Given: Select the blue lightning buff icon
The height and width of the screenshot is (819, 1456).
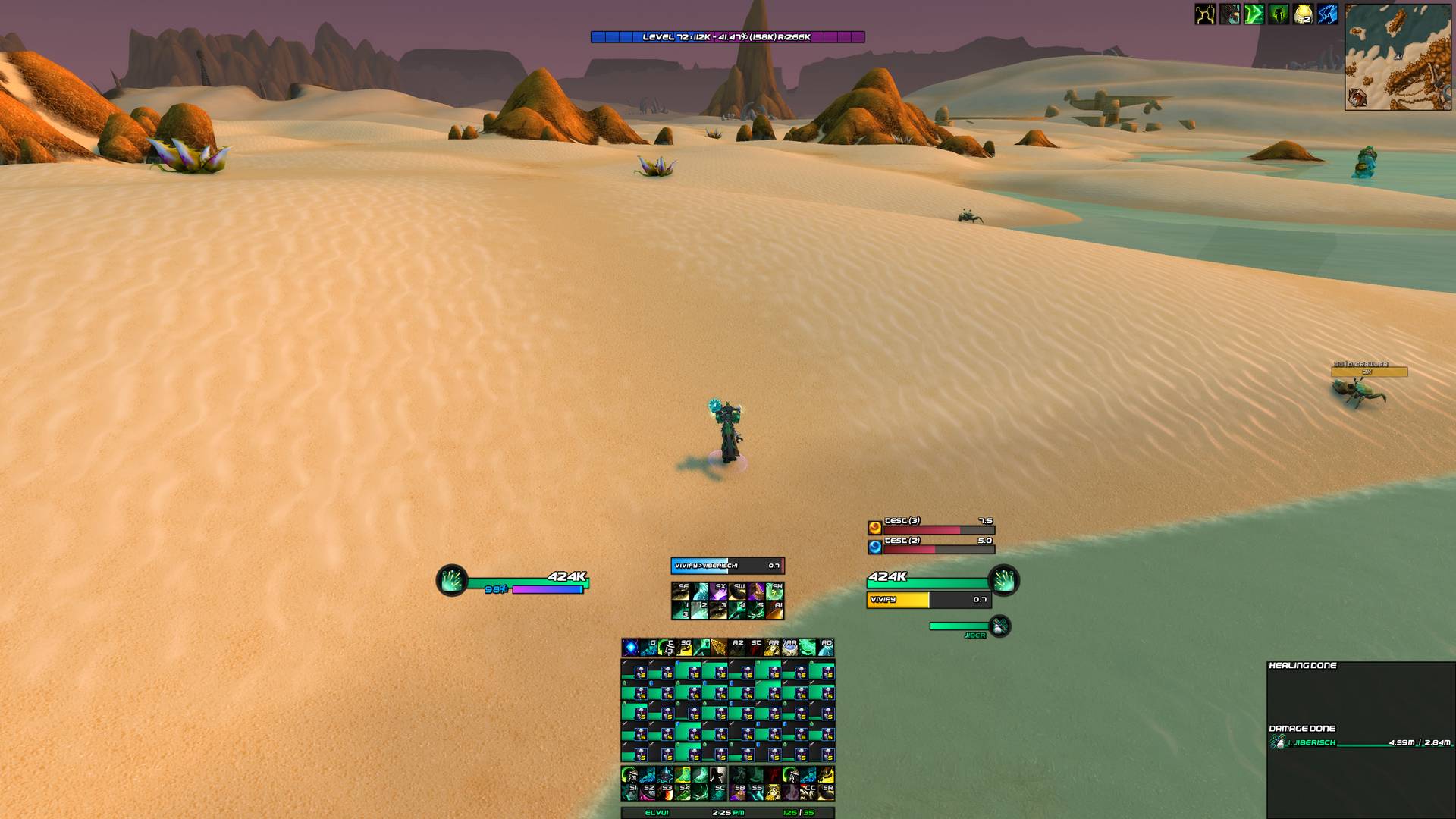Looking at the screenshot, I should click(x=1327, y=14).
